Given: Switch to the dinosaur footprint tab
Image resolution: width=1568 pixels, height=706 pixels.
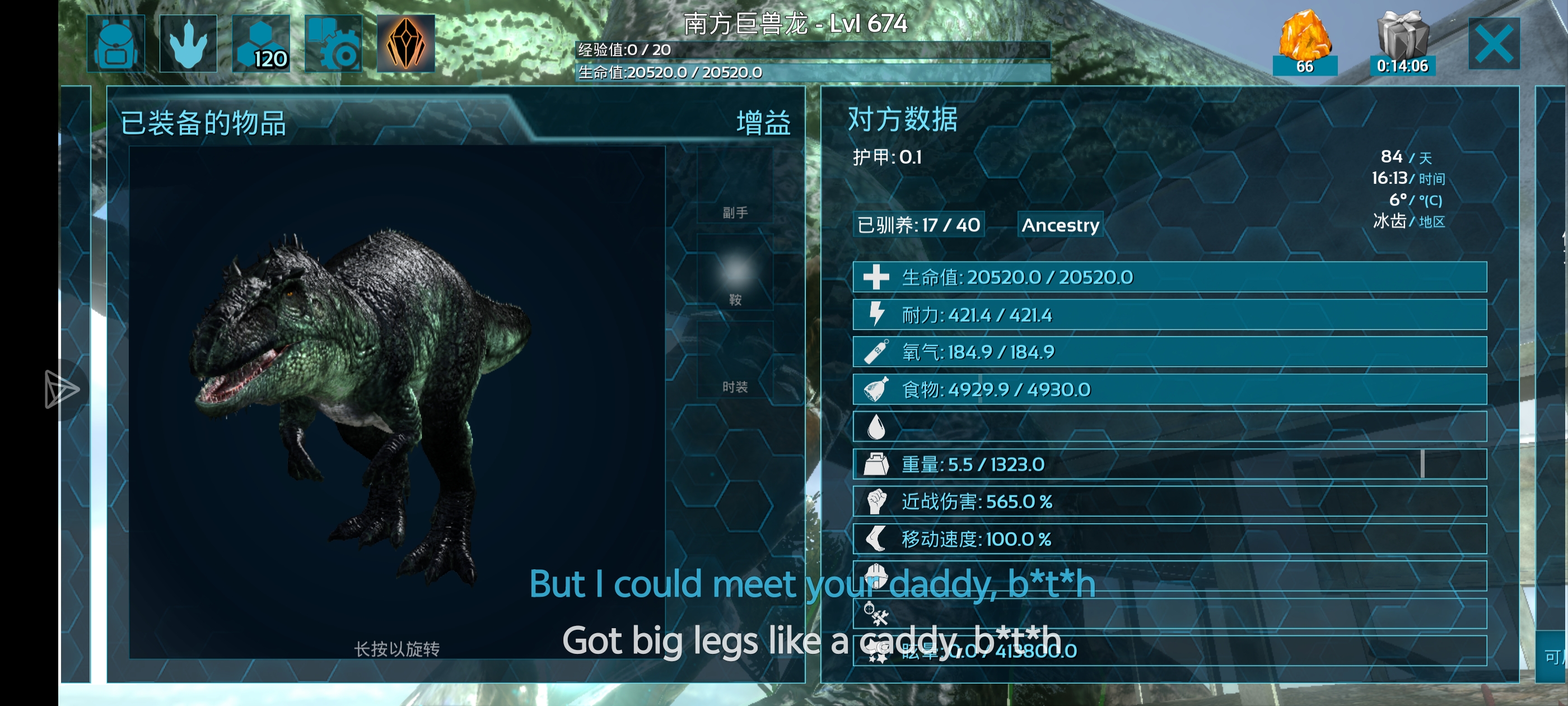Looking at the screenshot, I should point(188,44).
